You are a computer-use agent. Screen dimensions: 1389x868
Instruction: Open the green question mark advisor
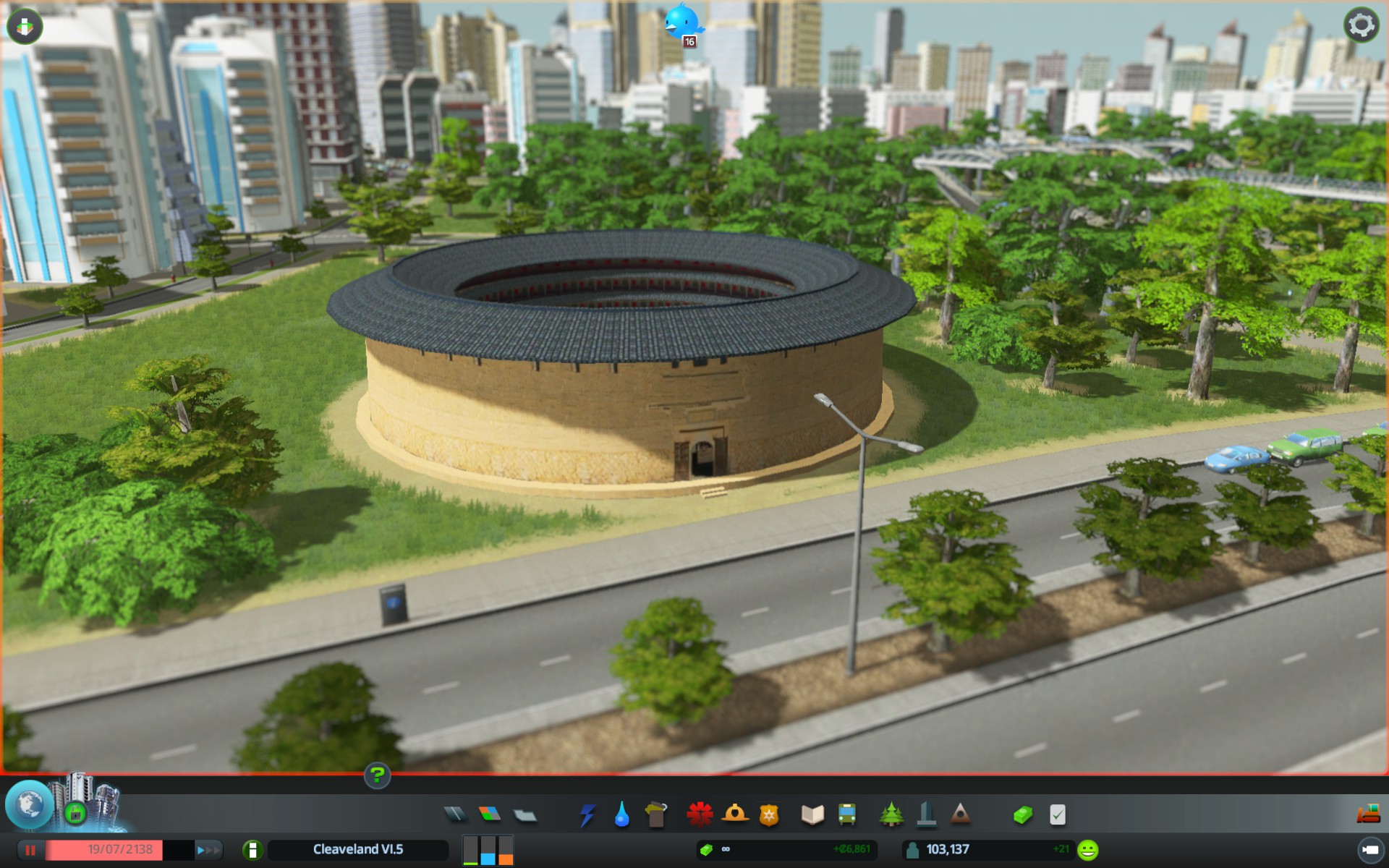(x=377, y=776)
